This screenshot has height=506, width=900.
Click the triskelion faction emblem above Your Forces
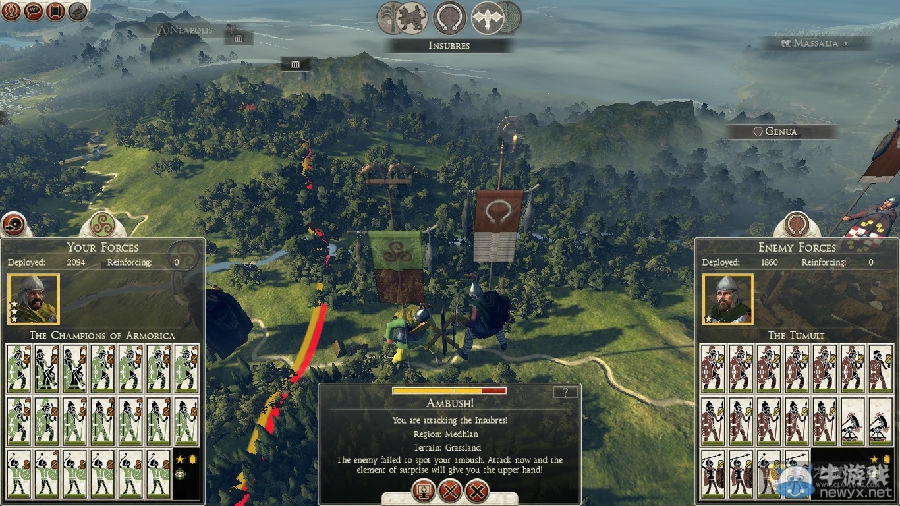pyautogui.click(x=102, y=224)
